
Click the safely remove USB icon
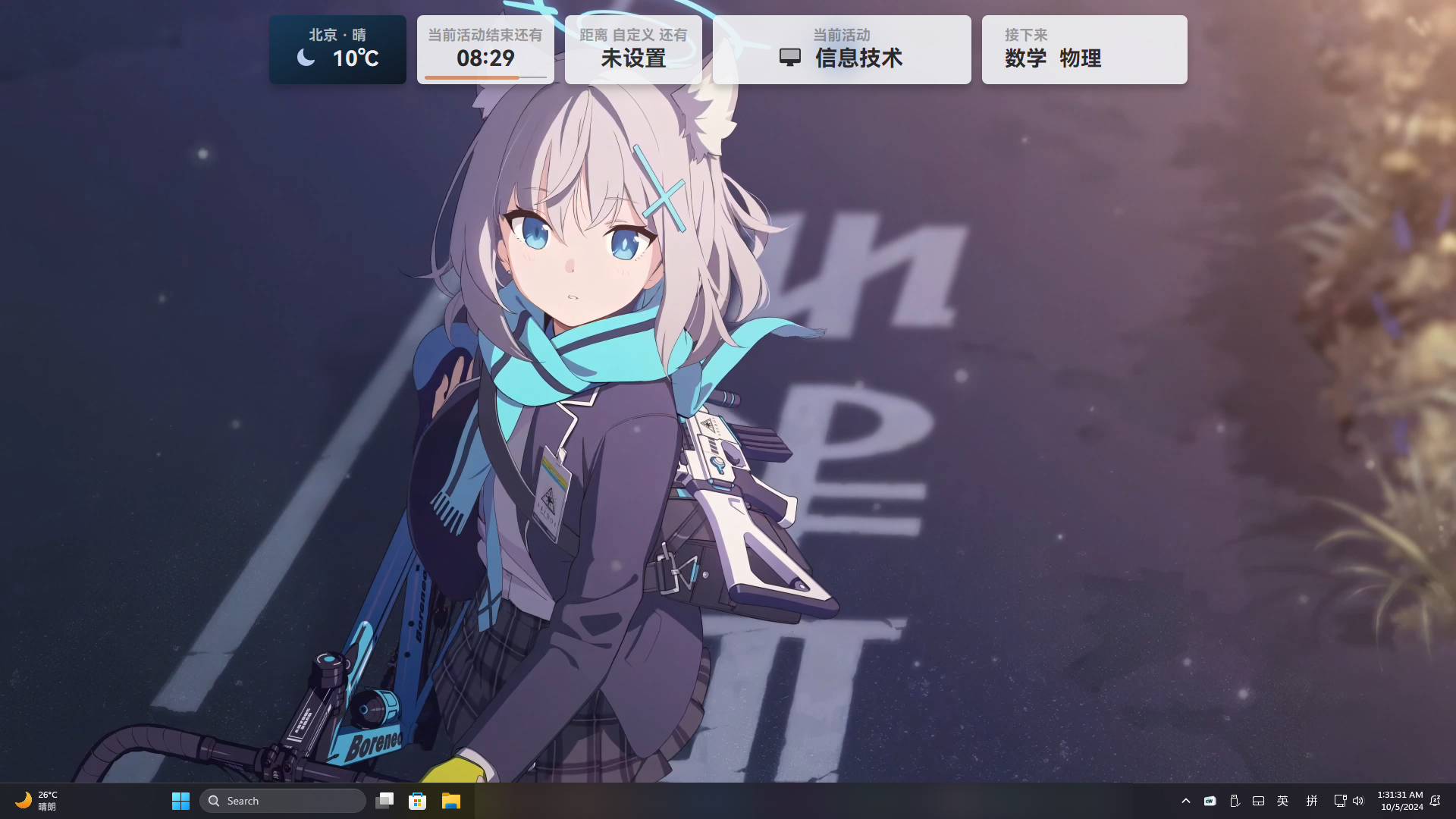pos(1235,800)
